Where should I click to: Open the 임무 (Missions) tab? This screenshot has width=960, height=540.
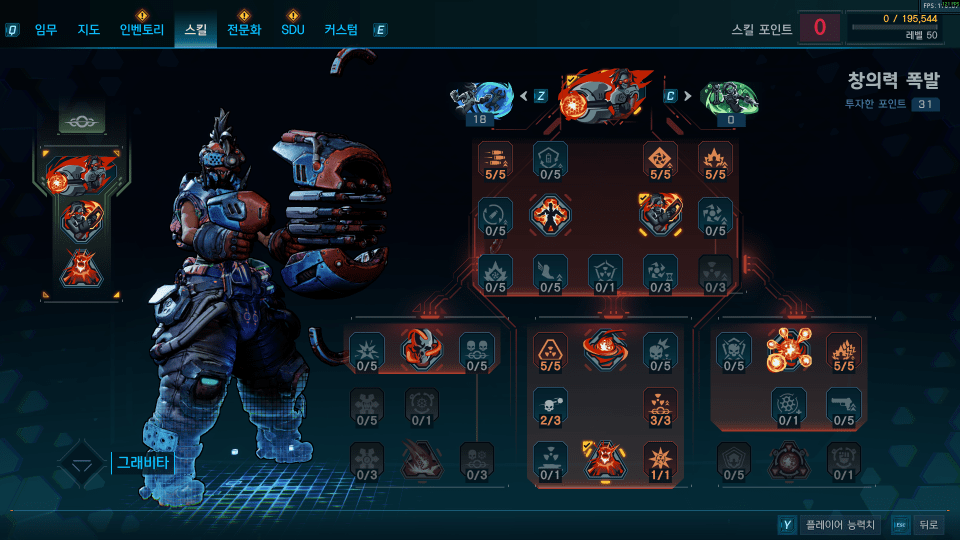pyautogui.click(x=46, y=30)
